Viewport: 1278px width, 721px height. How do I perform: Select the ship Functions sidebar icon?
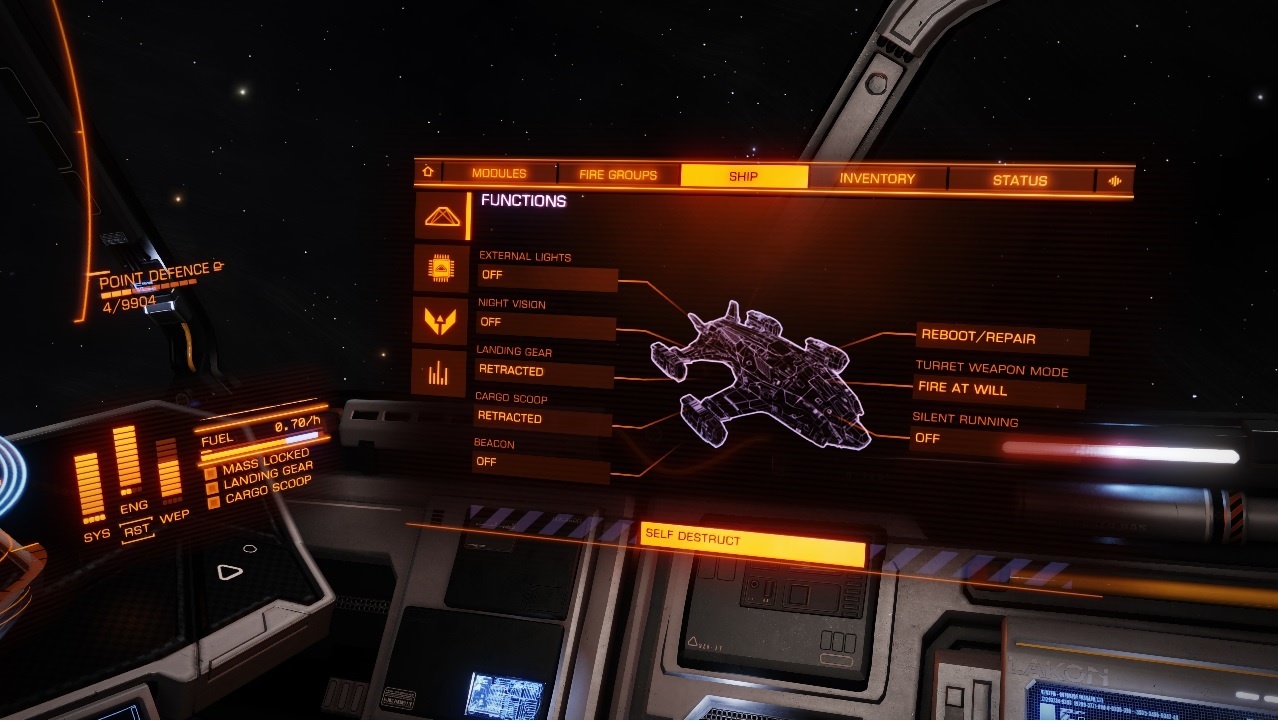[x=441, y=216]
